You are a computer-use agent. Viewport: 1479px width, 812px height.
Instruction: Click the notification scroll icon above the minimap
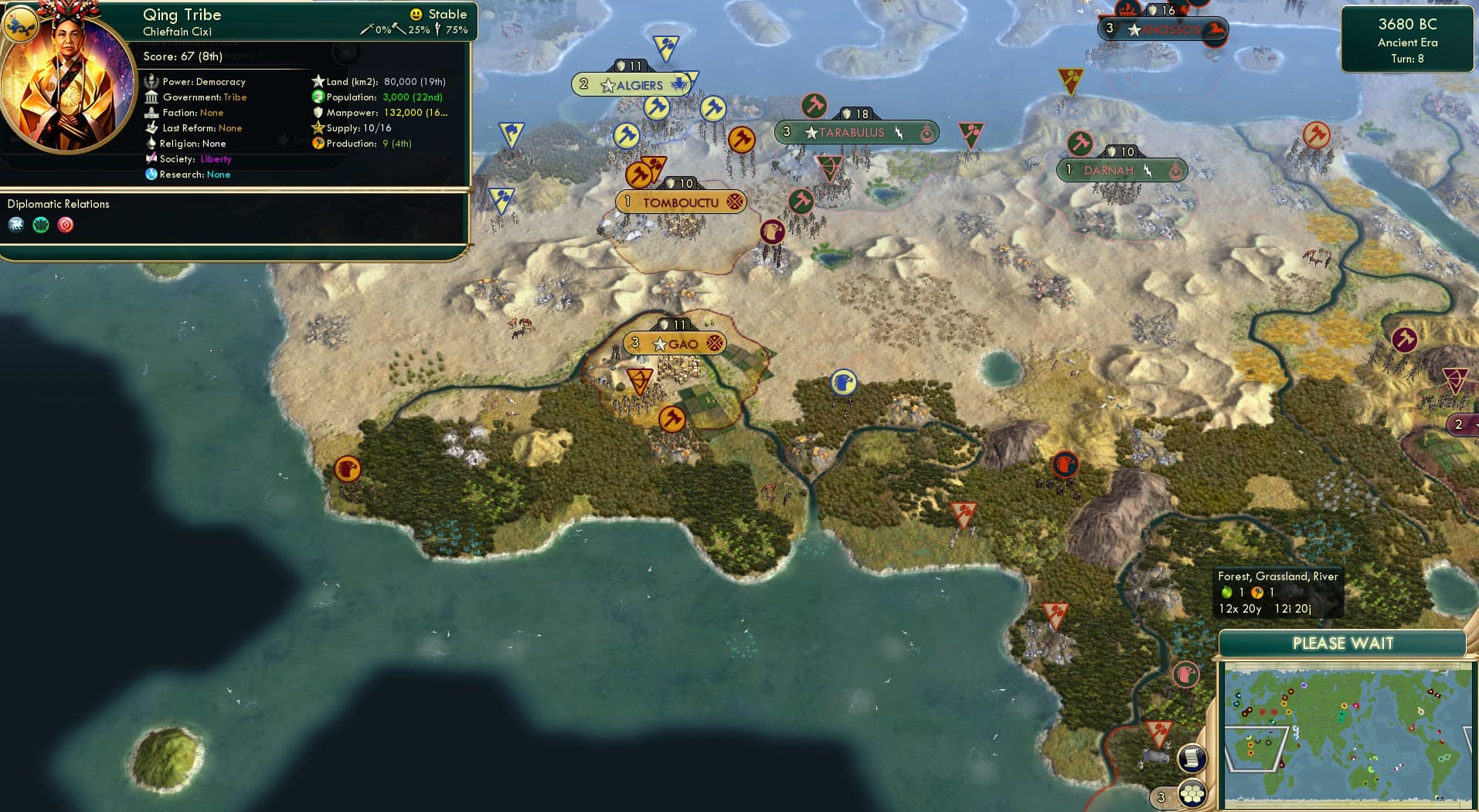(1191, 758)
